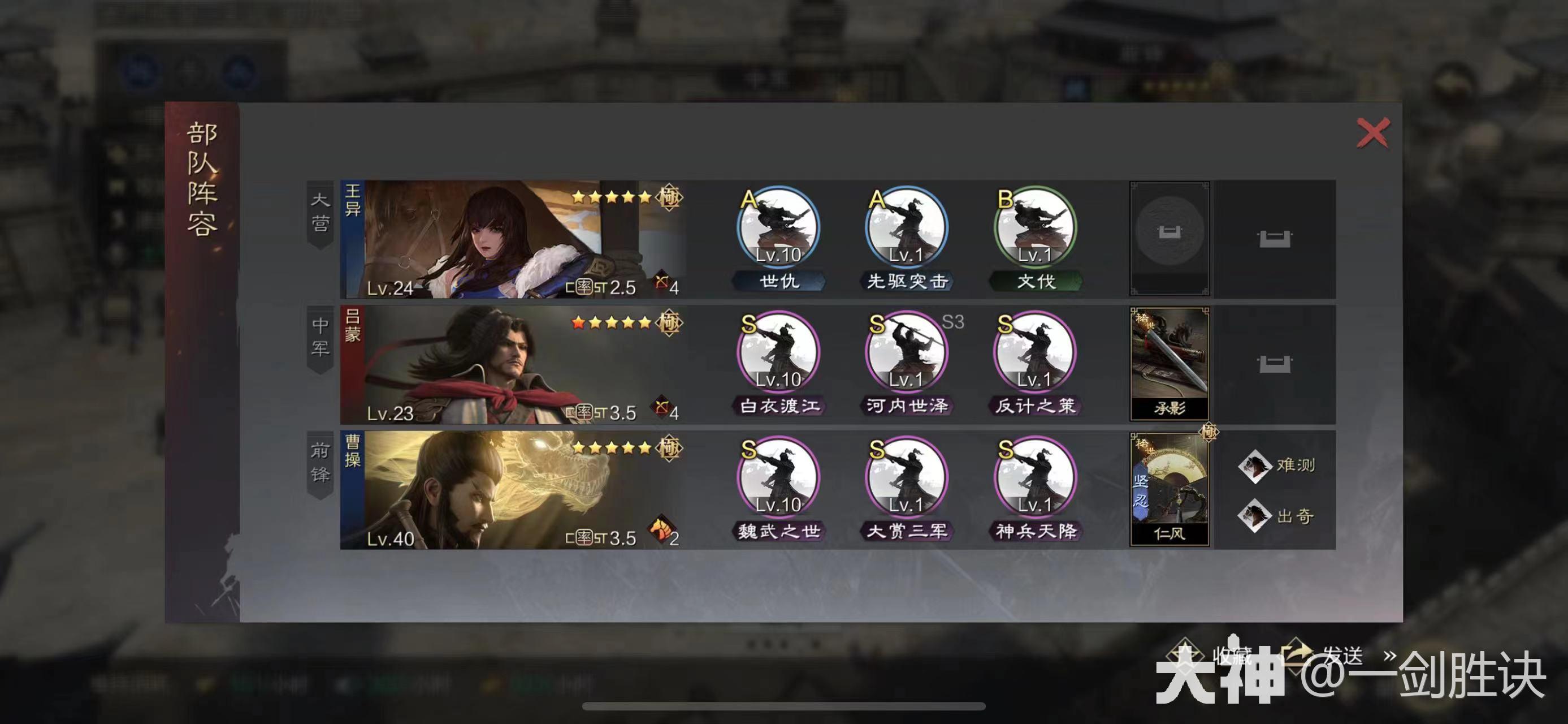Close the 部队阵容 panel
The height and width of the screenshot is (724, 1568).
click(x=1372, y=133)
